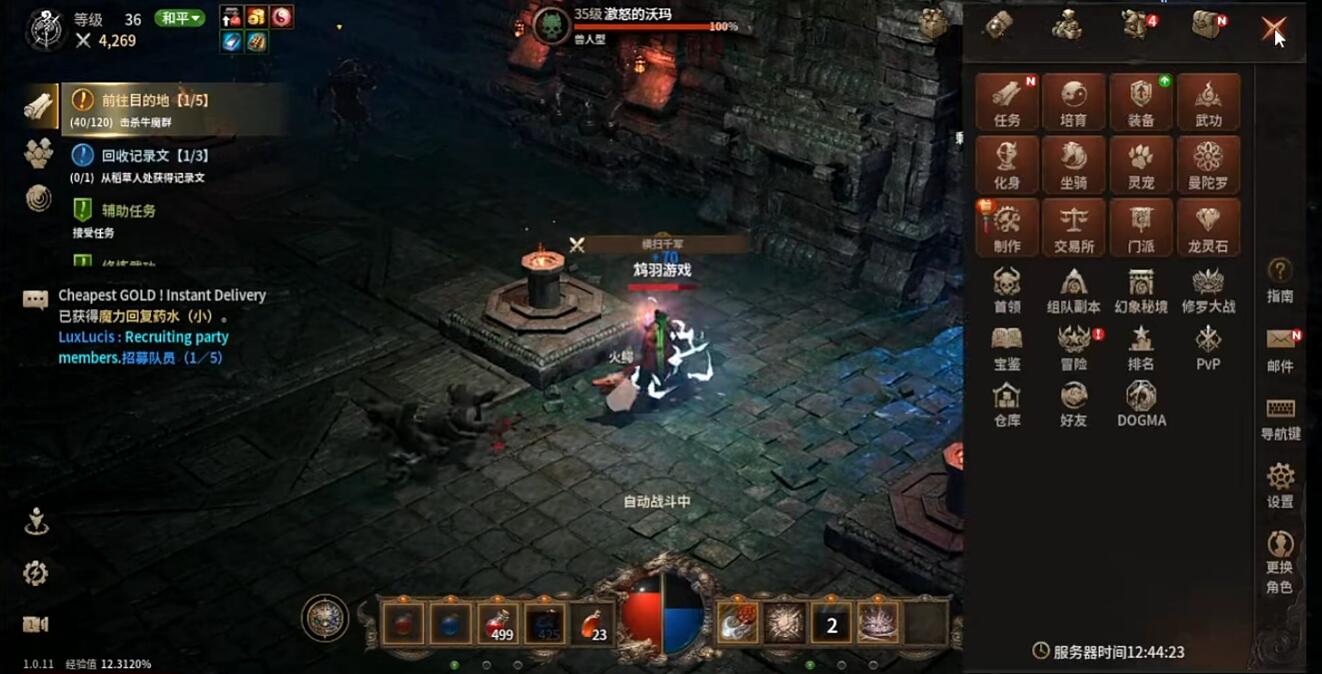Open the 门派 clan menu
The height and width of the screenshot is (674, 1322).
[1141, 228]
